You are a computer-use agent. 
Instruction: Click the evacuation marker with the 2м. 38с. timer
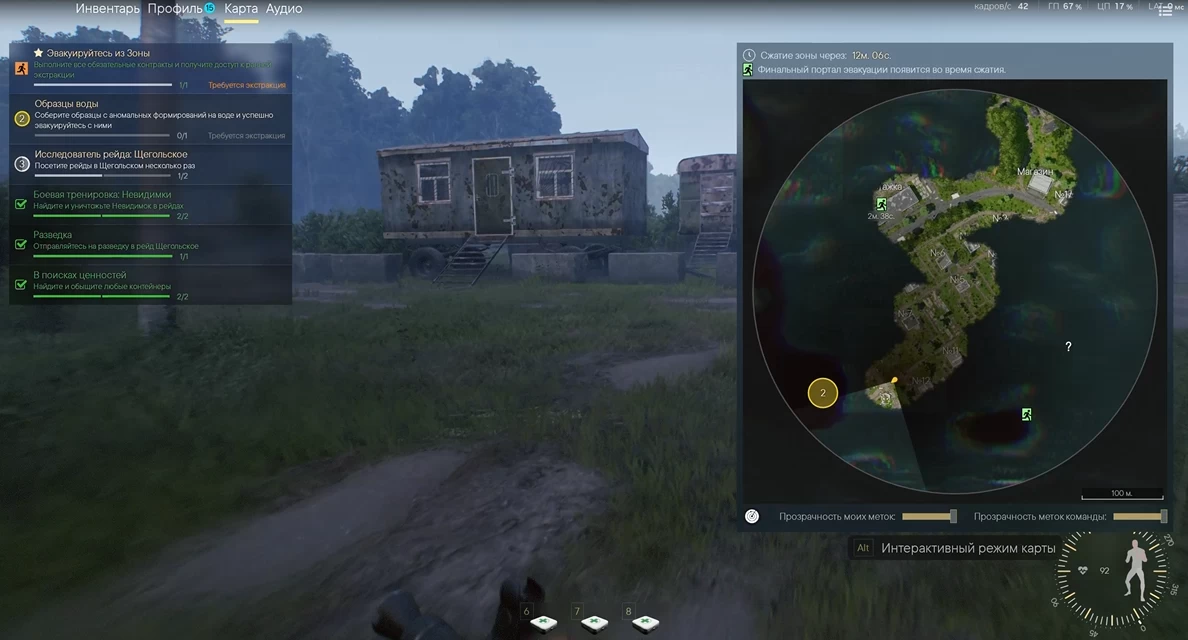coord(882,203)
